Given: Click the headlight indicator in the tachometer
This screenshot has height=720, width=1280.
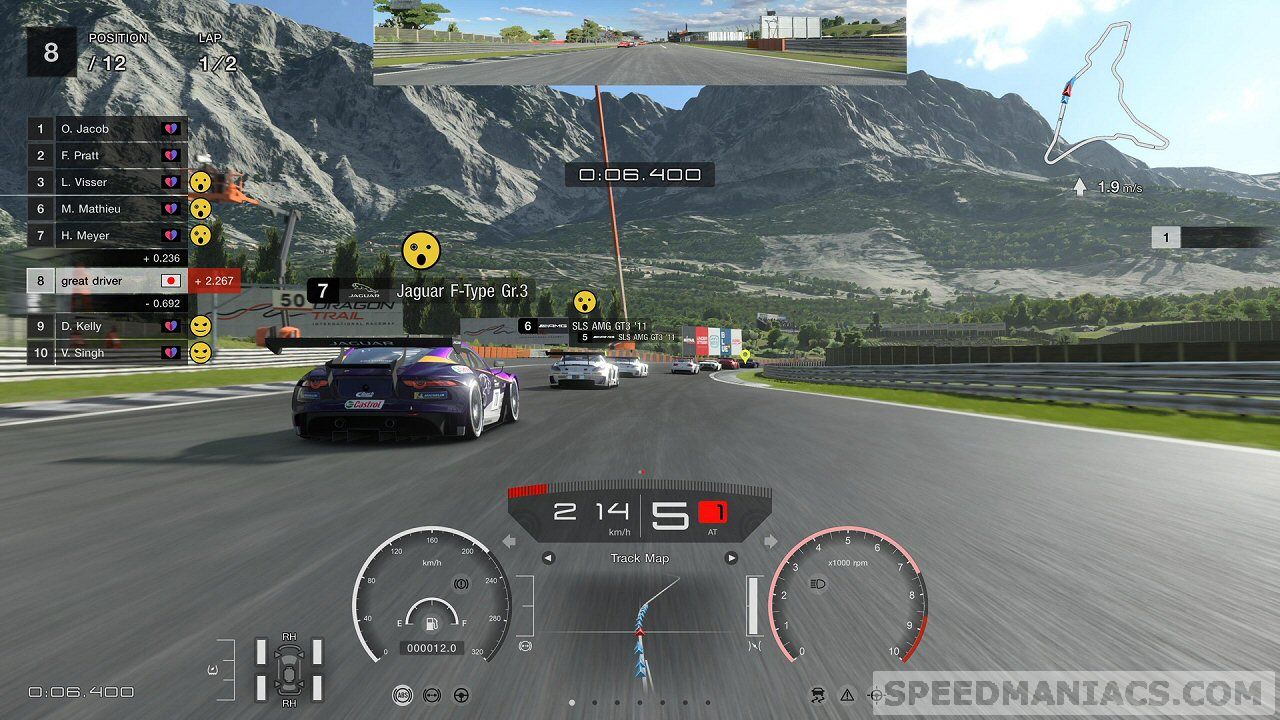Looking at the screenshot, I should click(x=816, y=583).
